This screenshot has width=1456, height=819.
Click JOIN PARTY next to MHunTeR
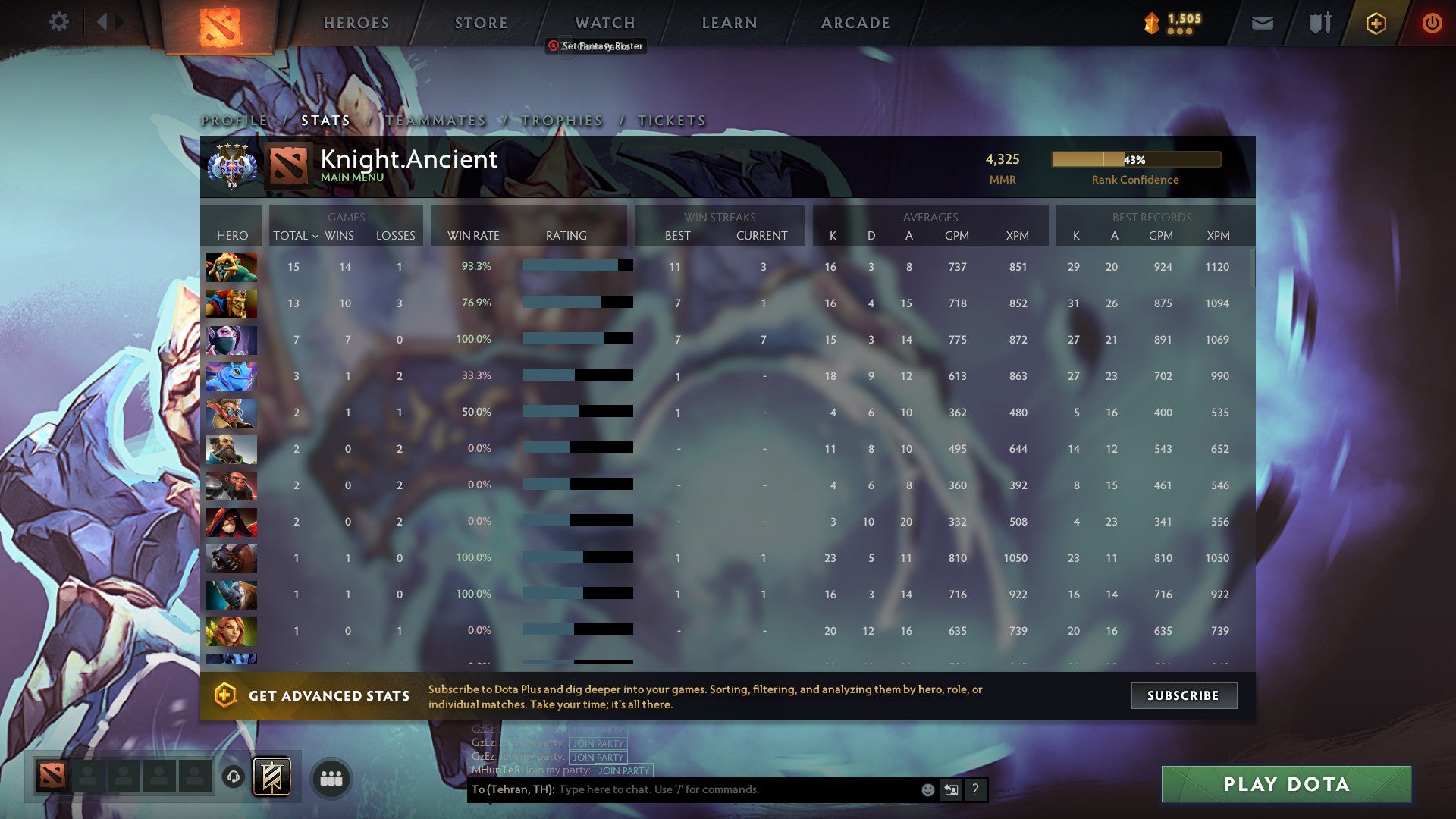(623, 770)
